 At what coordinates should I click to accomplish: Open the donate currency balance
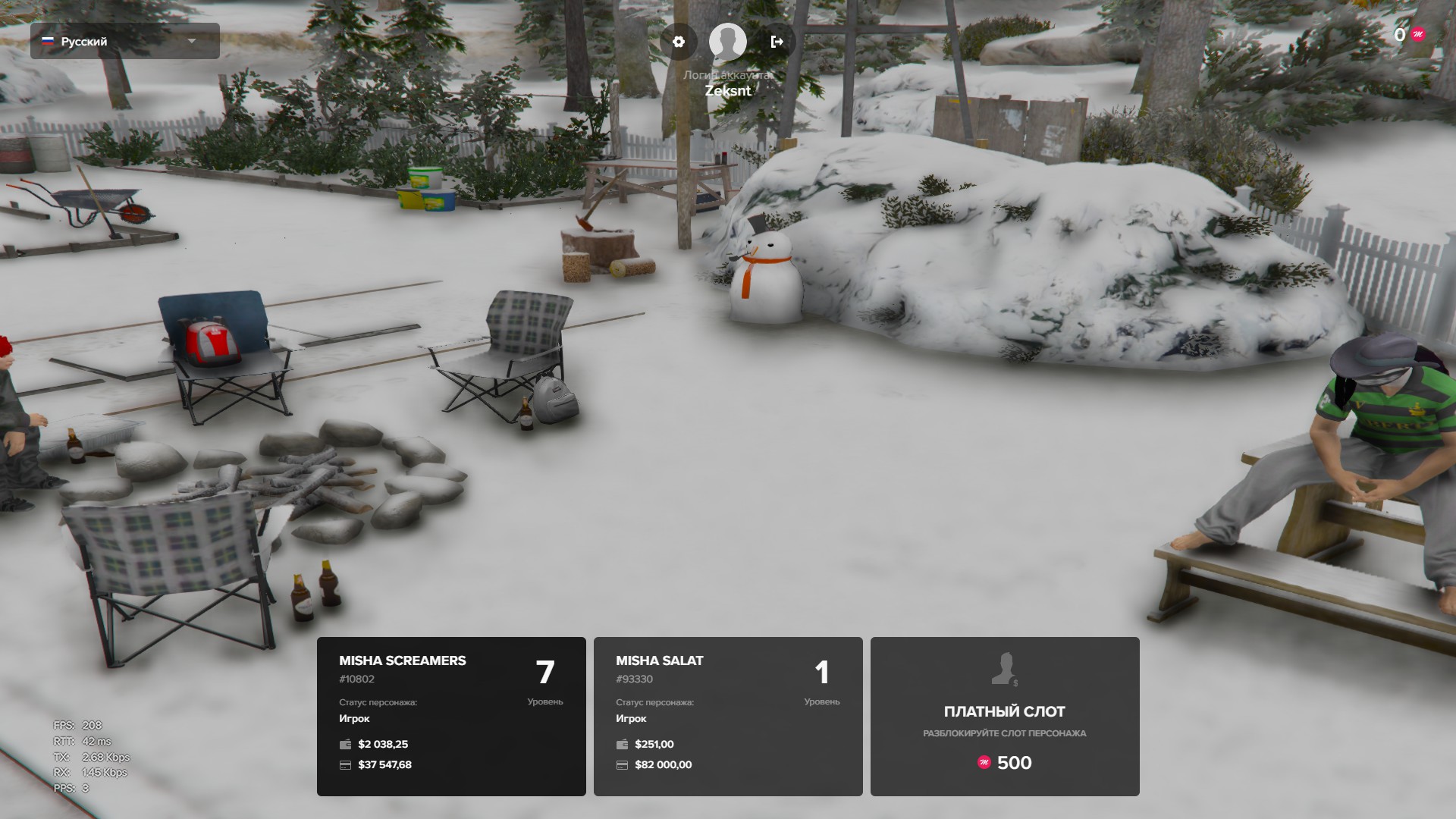click(x=1409, y=34)
